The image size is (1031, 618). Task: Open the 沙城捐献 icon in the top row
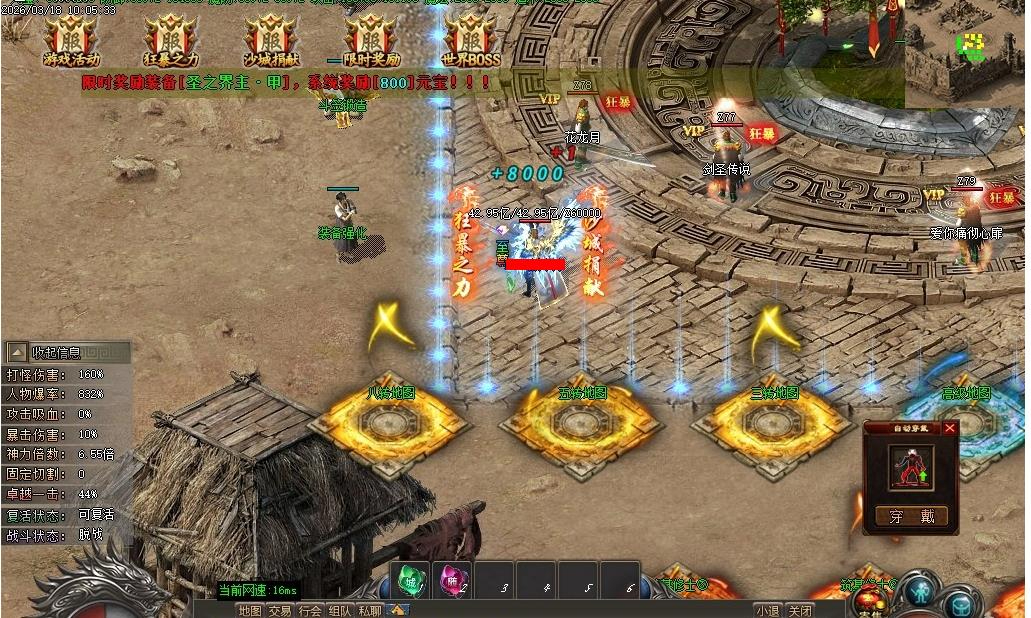(269, 38)
